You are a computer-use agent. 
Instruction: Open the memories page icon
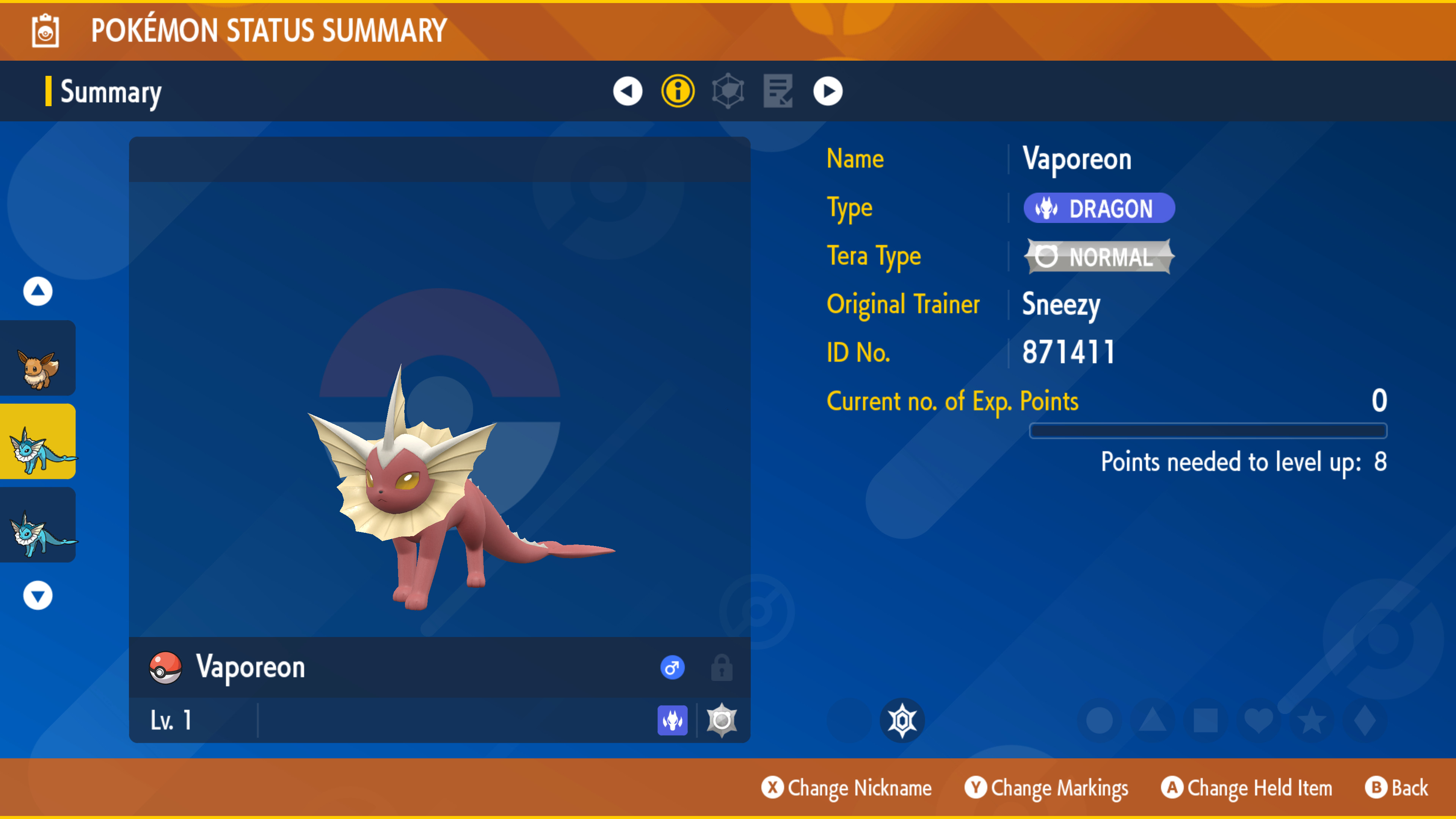click(777, 91)
